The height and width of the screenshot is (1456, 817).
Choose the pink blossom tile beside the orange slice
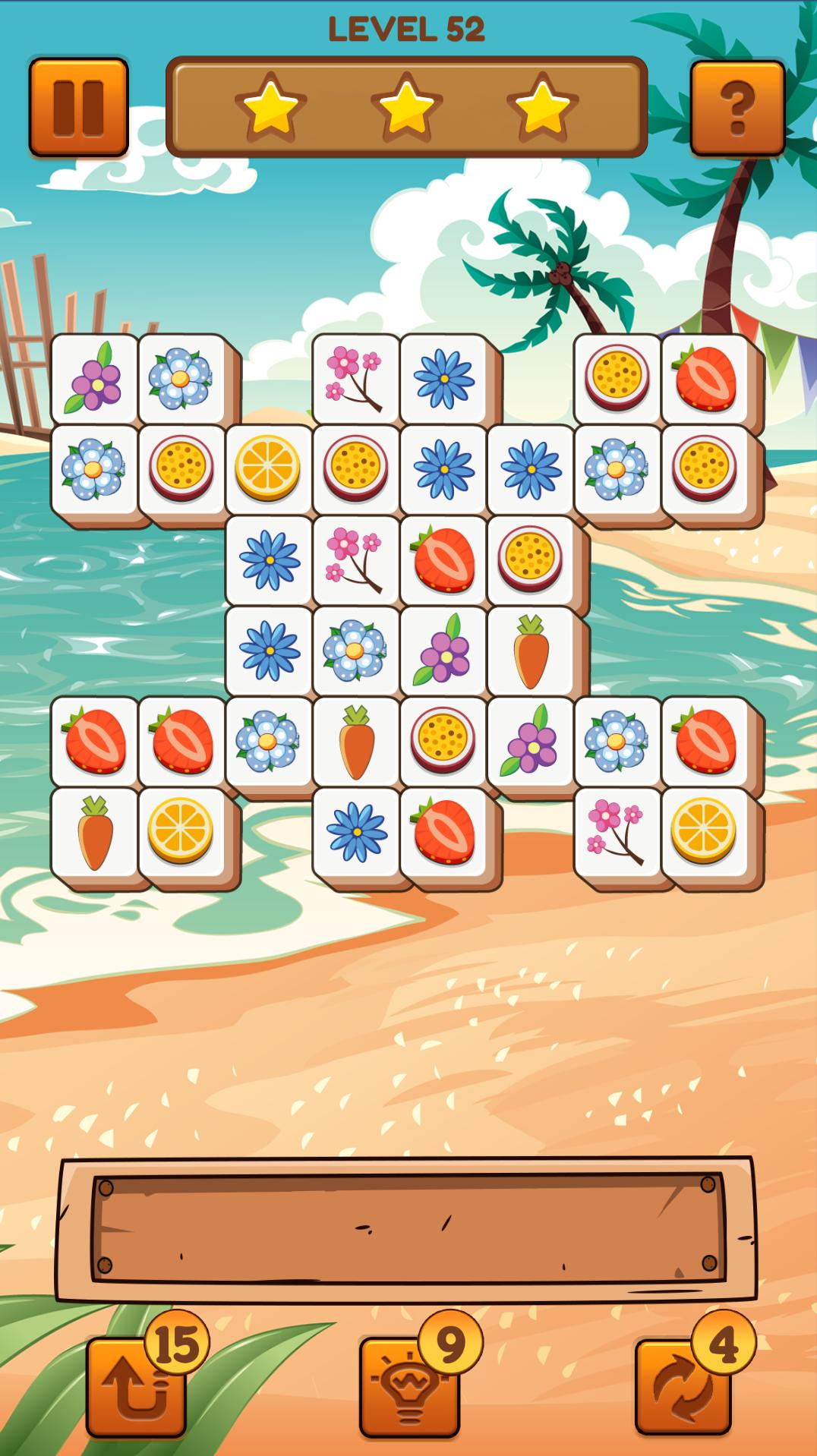click(617, 831)
